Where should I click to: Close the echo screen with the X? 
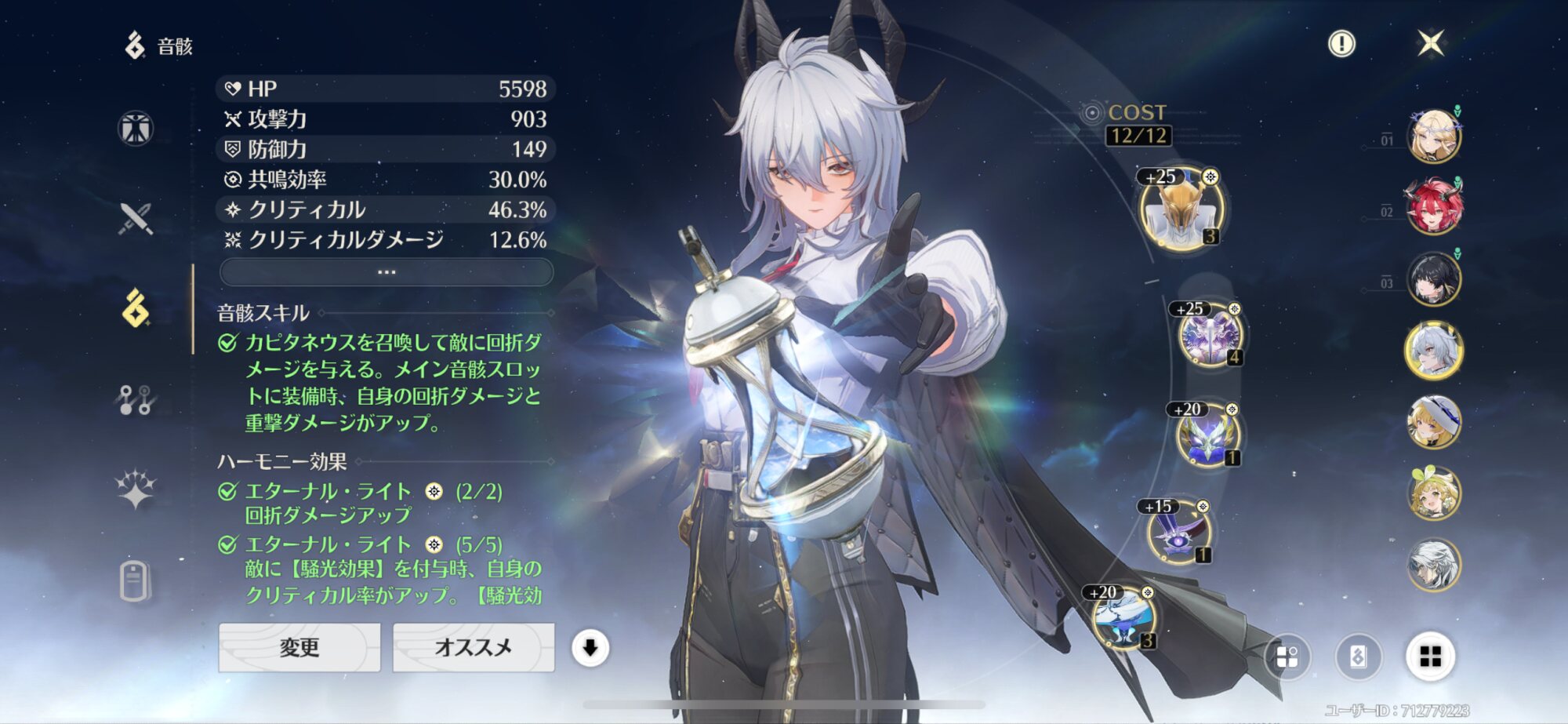(1431, 43)
